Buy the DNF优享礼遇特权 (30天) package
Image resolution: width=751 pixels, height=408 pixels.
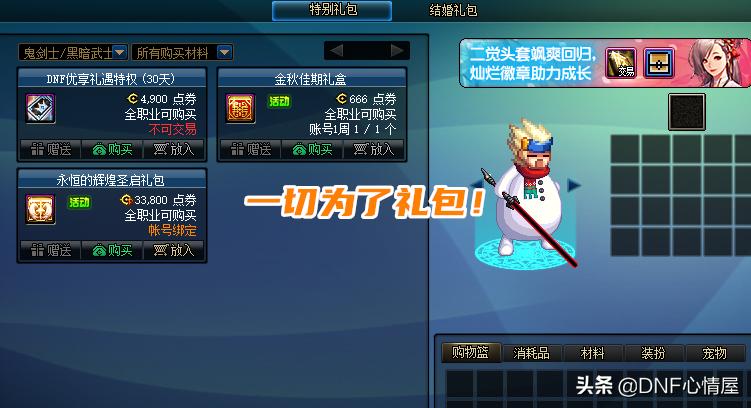point(112,149)
